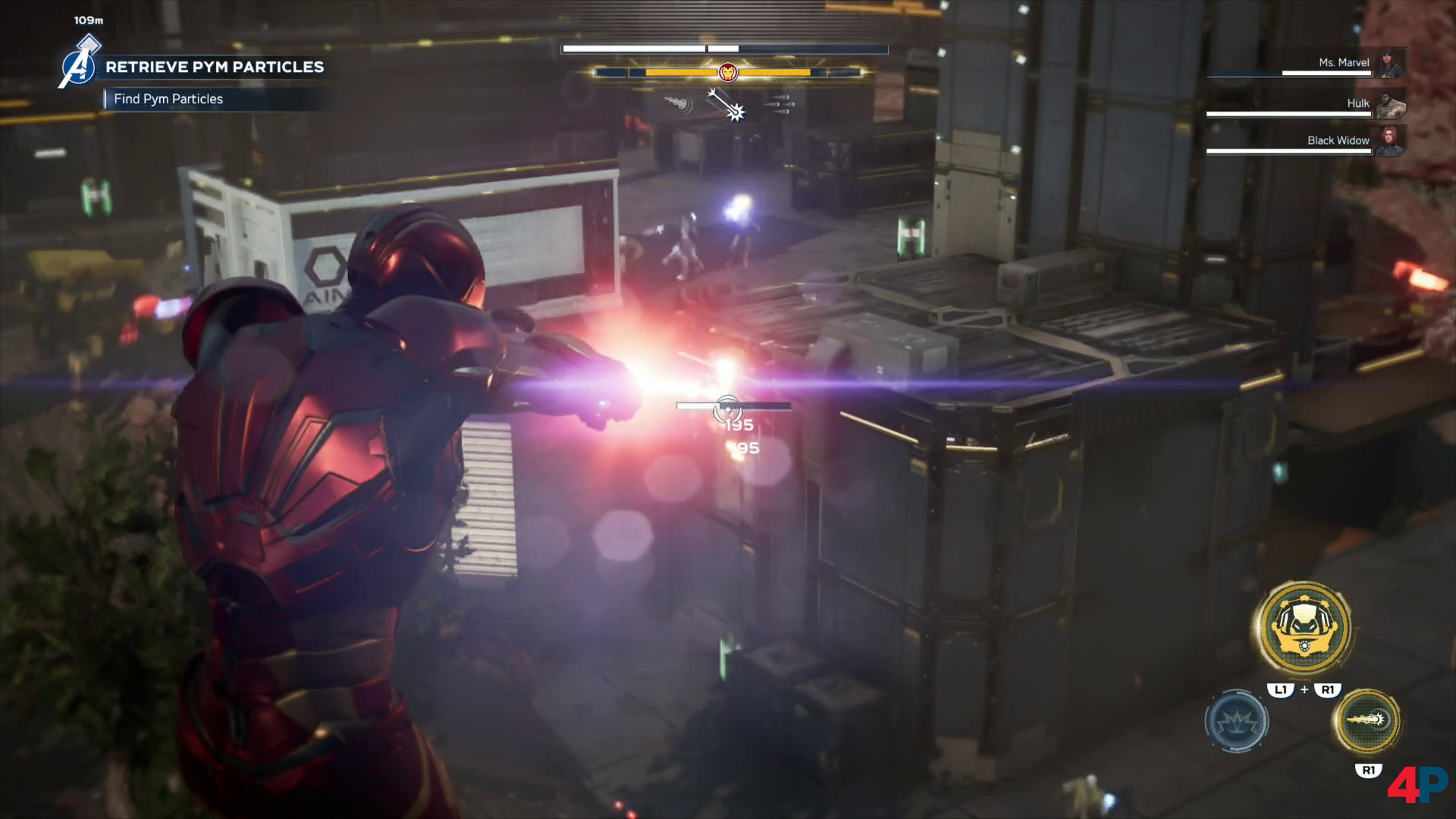Click the Iron Man emblem on the HUD
The image size is (1456, 819).
[x=727, y=72]
